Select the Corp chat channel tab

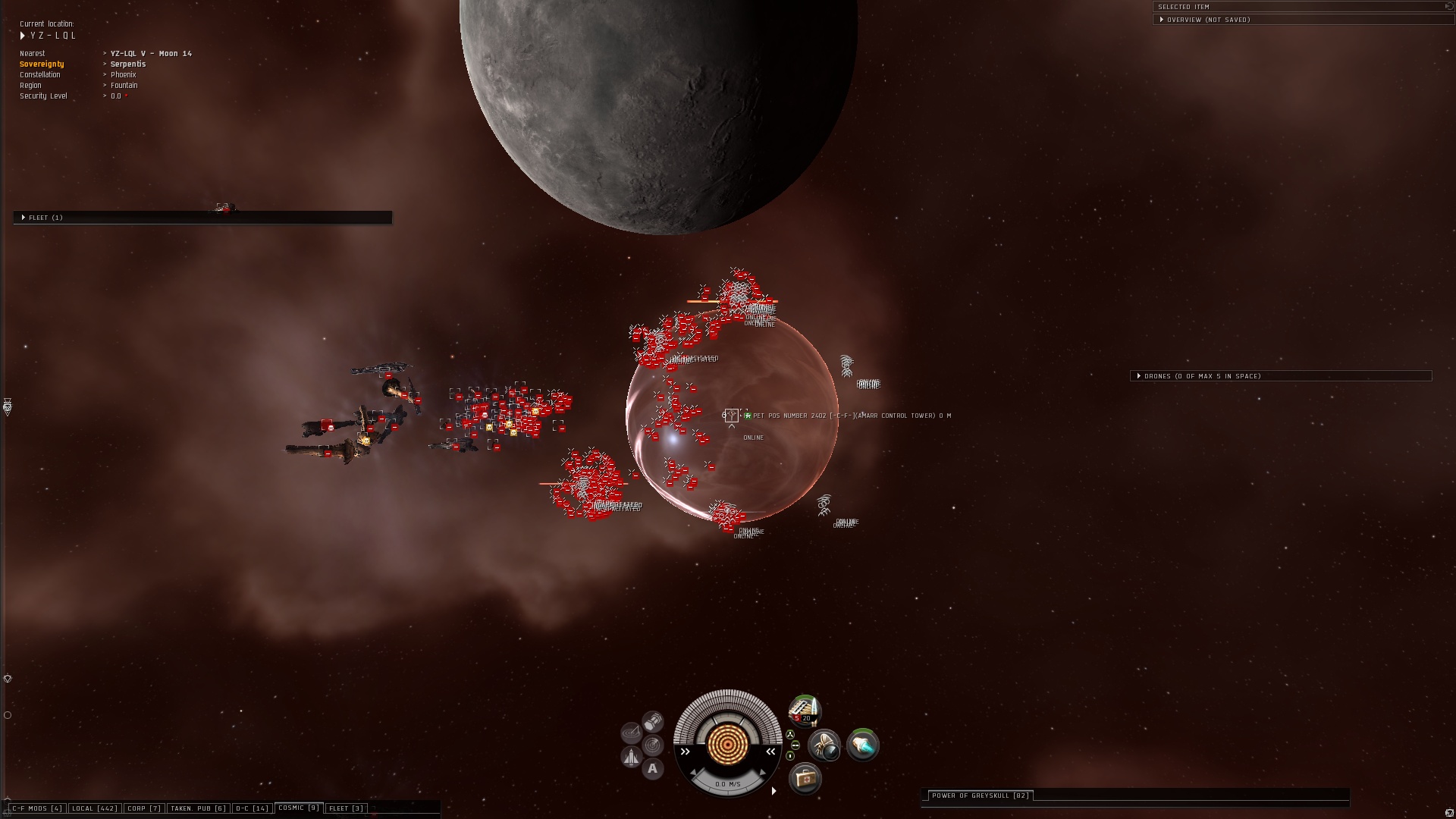click(x=144, y=808)
